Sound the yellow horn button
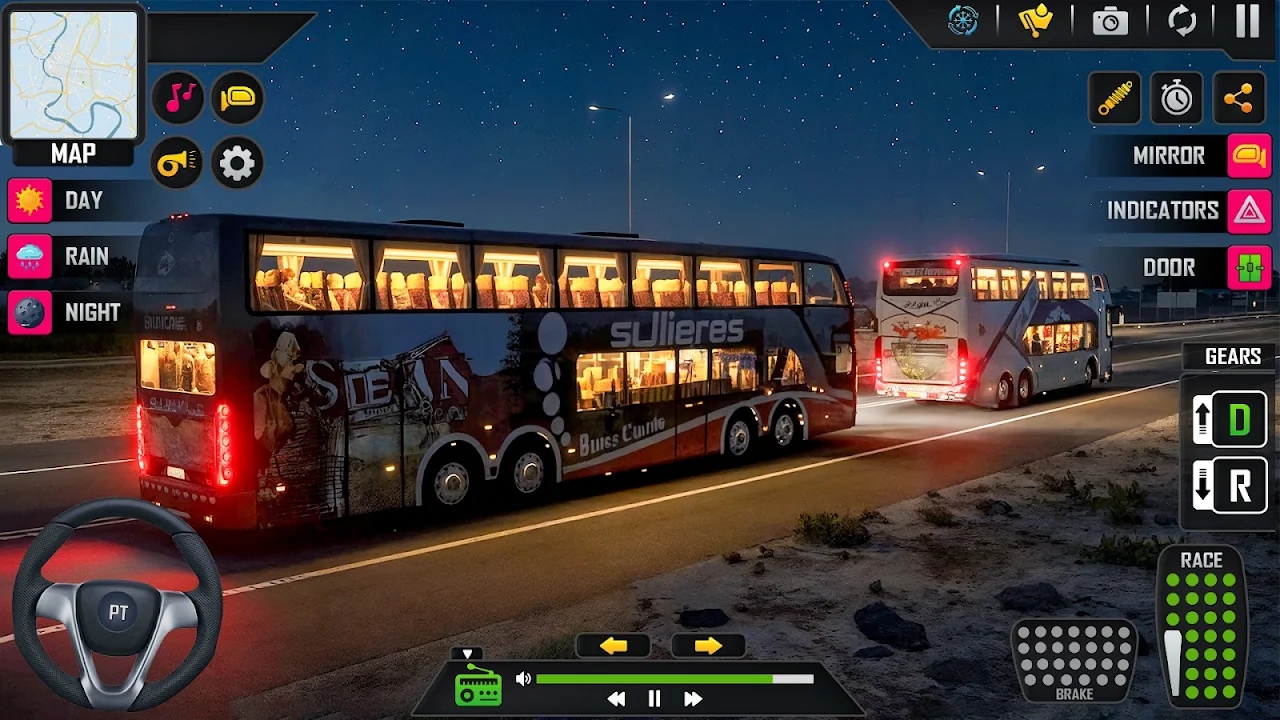1280x720 pixels. coord(178,163)
